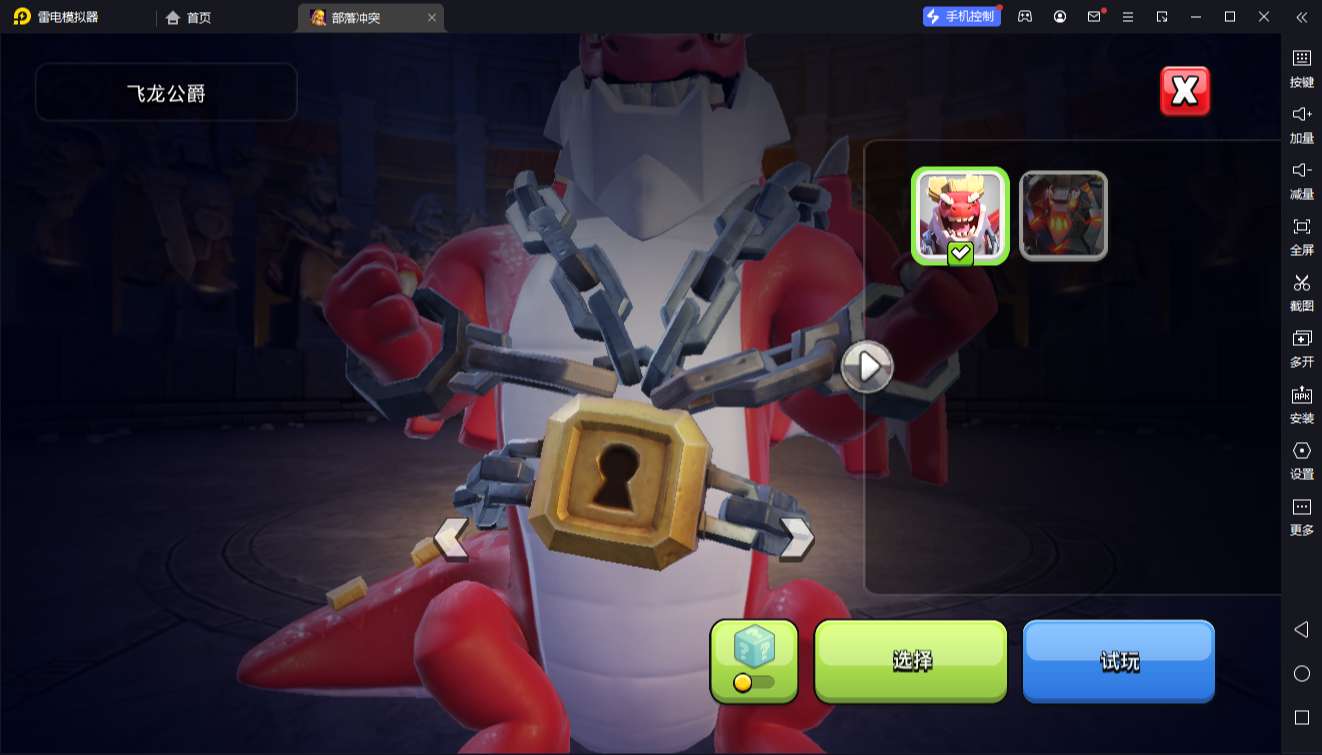
Task: Open the emulator 设置 settings
Action: point(1301,460)
